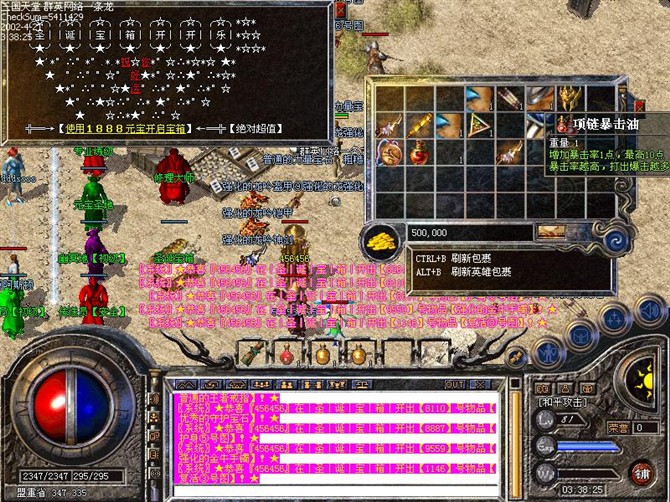Select the golden winged armor item
The image size is (670, 502).
[572, 99]
